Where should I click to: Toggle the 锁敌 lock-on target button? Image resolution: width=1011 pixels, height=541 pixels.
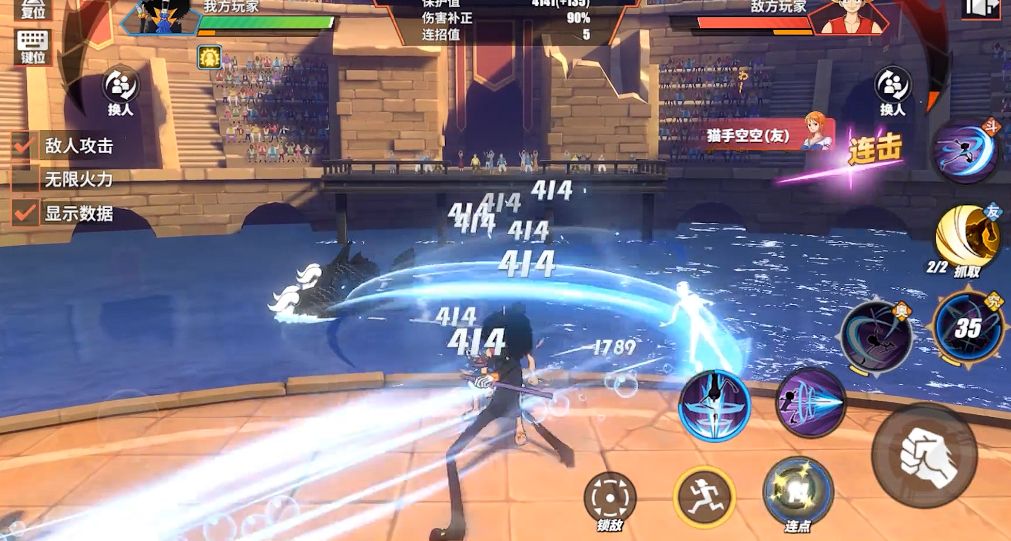[610, 497]
